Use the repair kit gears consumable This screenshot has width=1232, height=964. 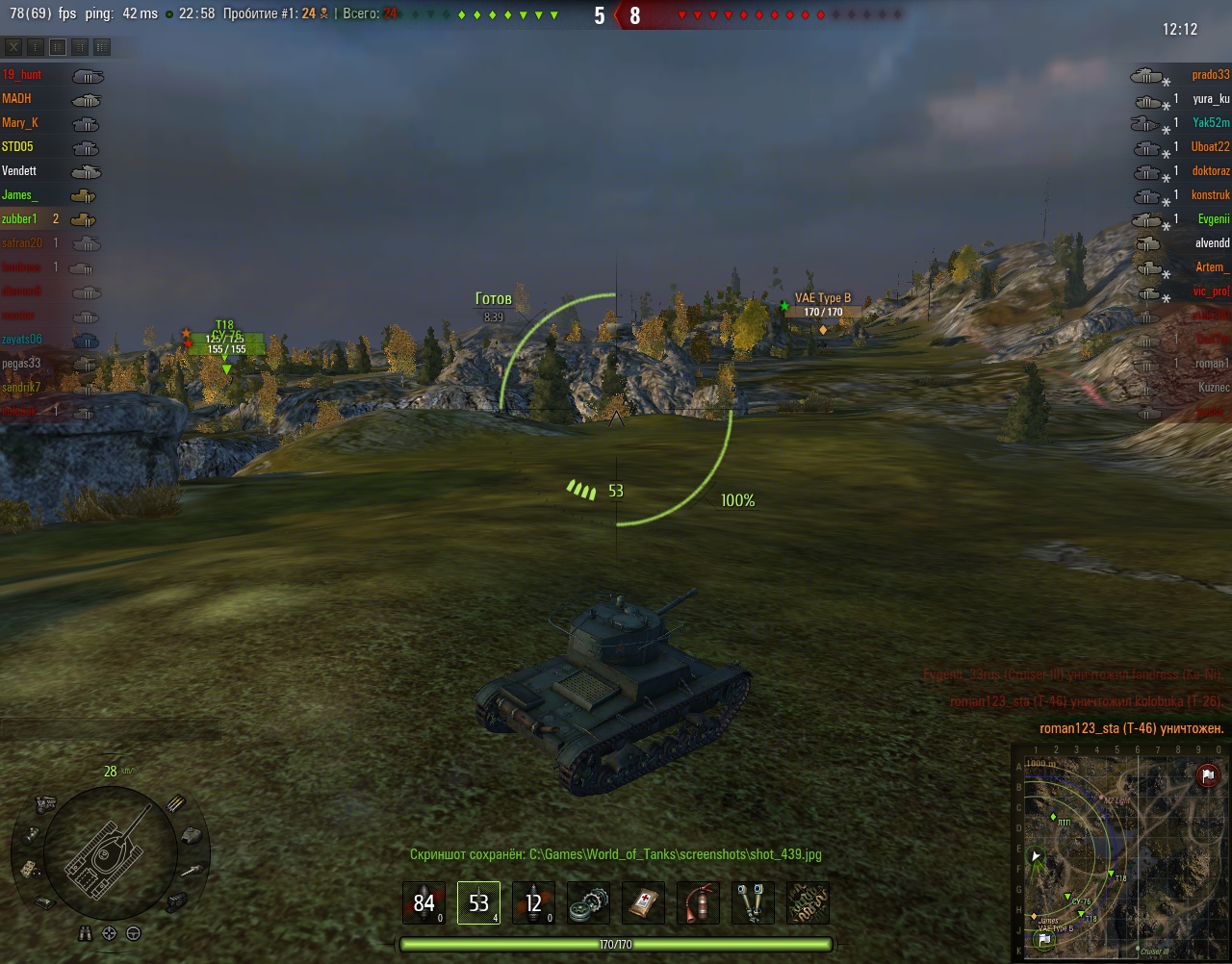coord(588,903)
